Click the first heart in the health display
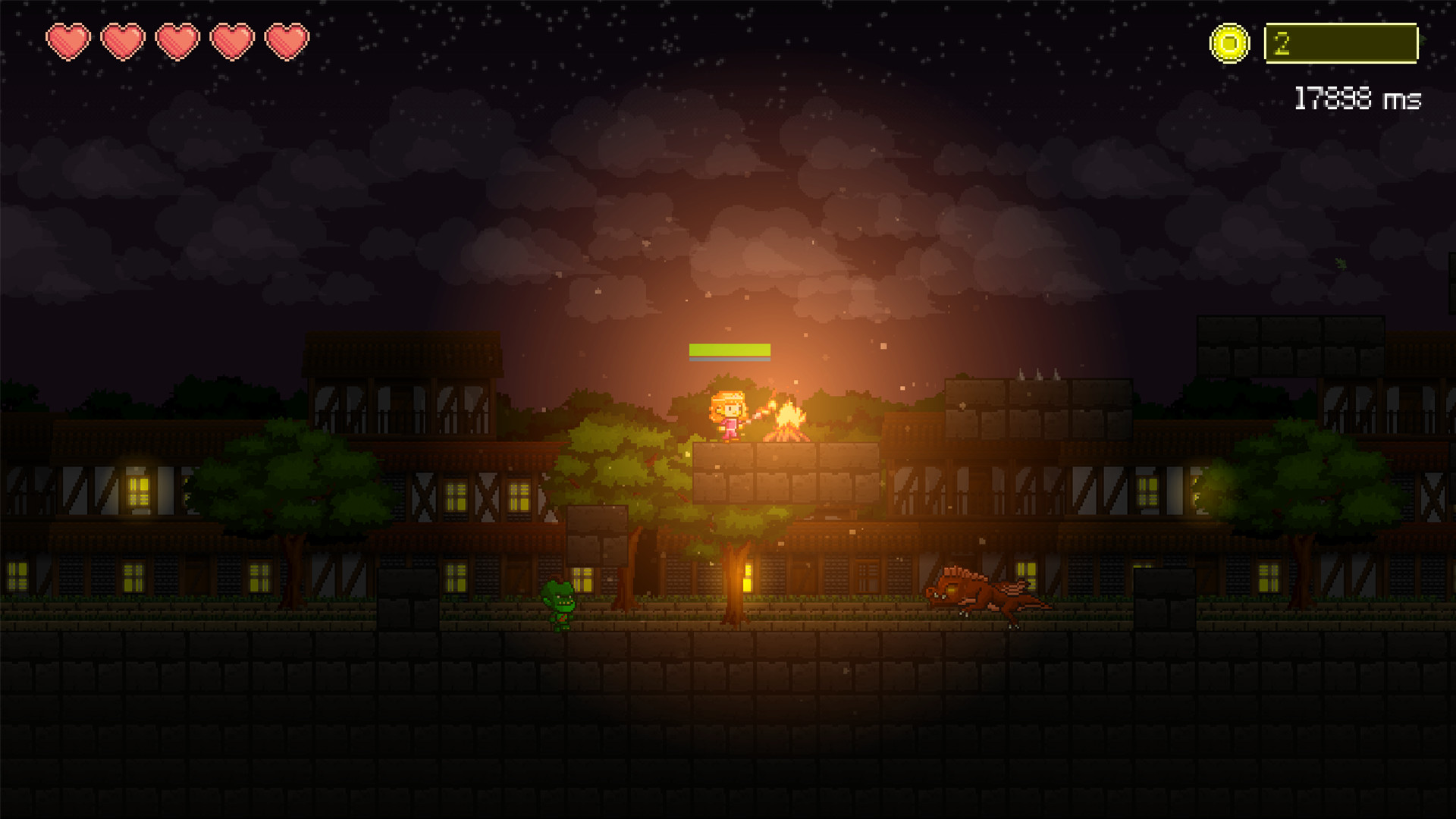The width and height of the screenshot is (1456, 819). point(68,42)
